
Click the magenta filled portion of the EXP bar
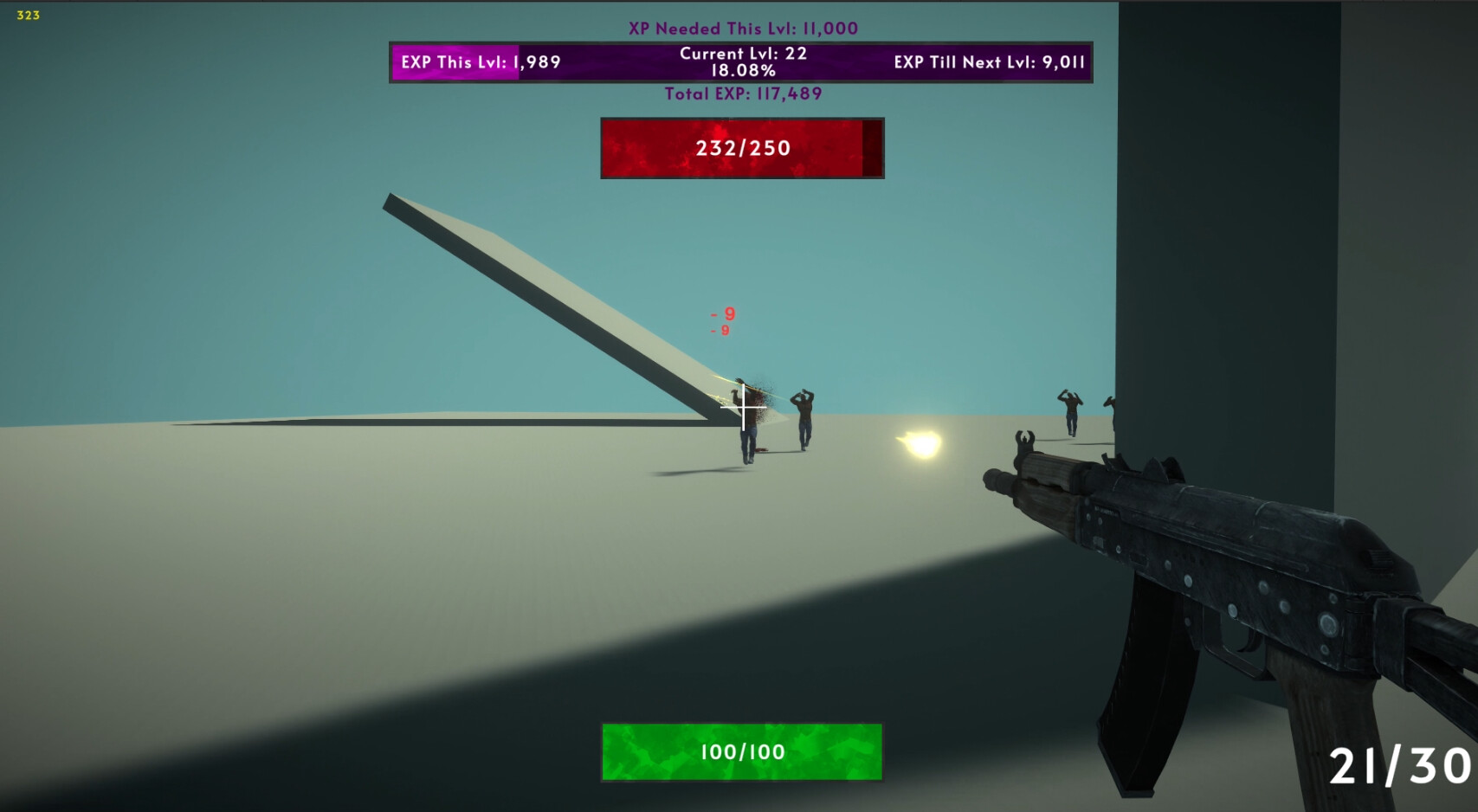455,62
